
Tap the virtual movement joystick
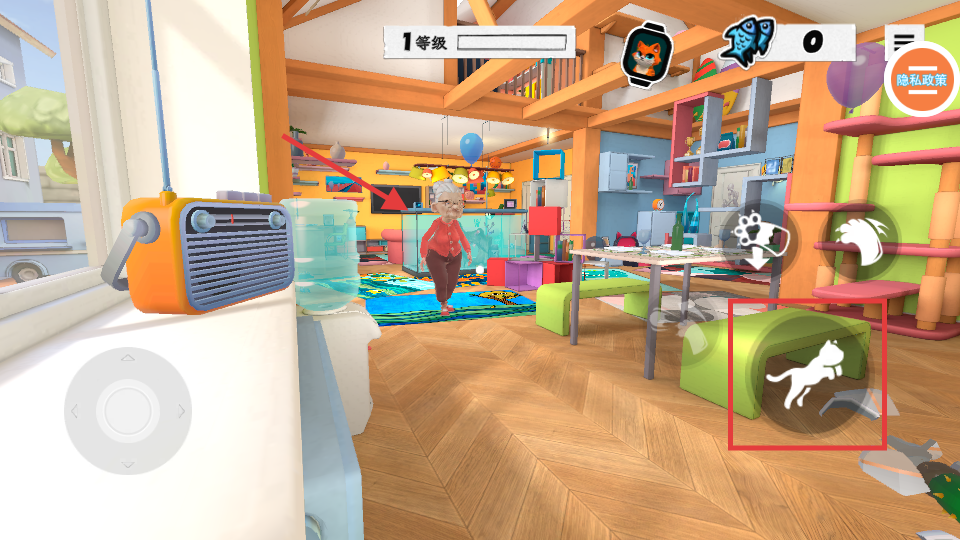pyautogui.click(x=127, y=410)
